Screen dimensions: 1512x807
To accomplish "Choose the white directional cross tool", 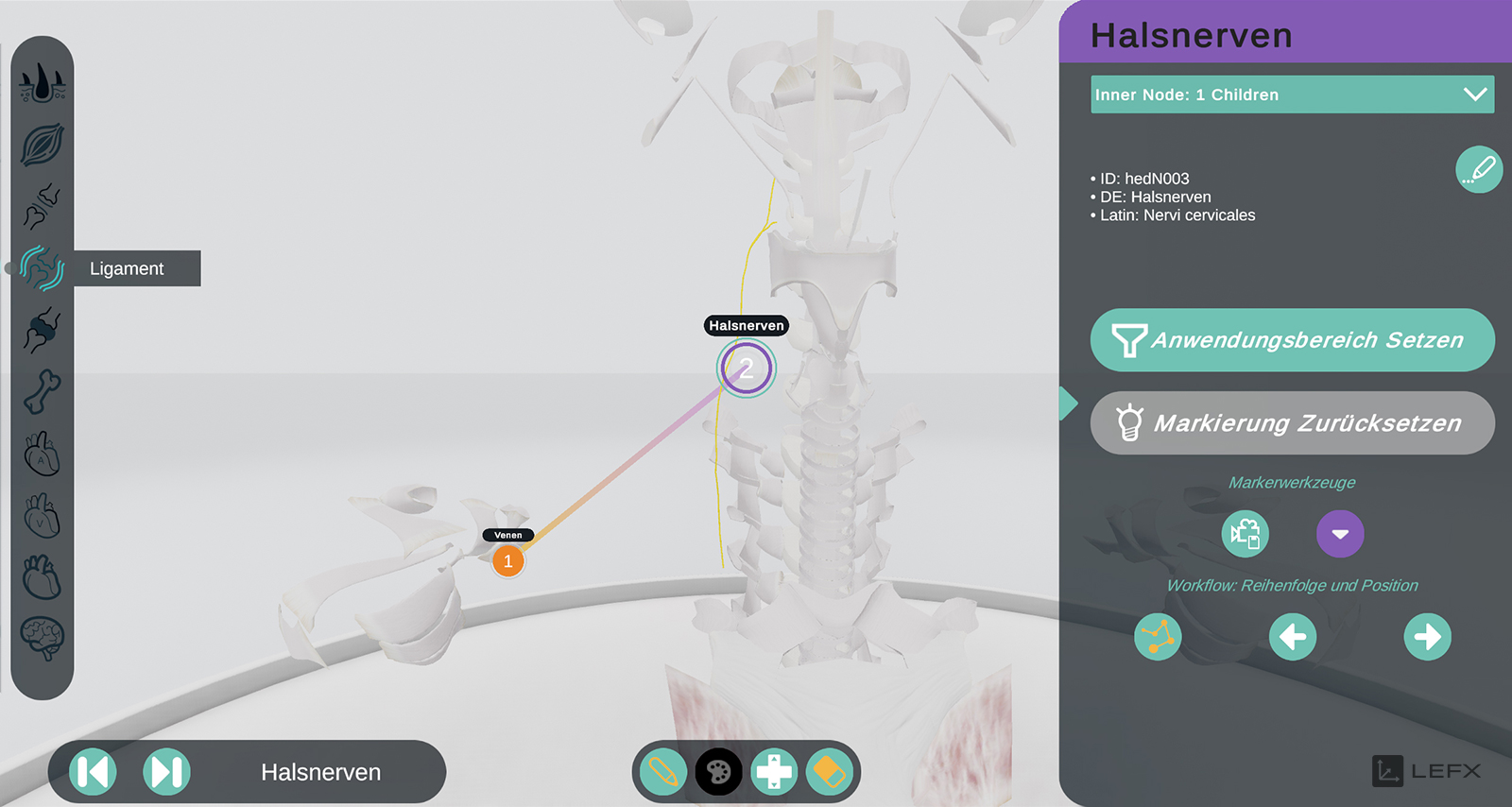I will point(774,772).
